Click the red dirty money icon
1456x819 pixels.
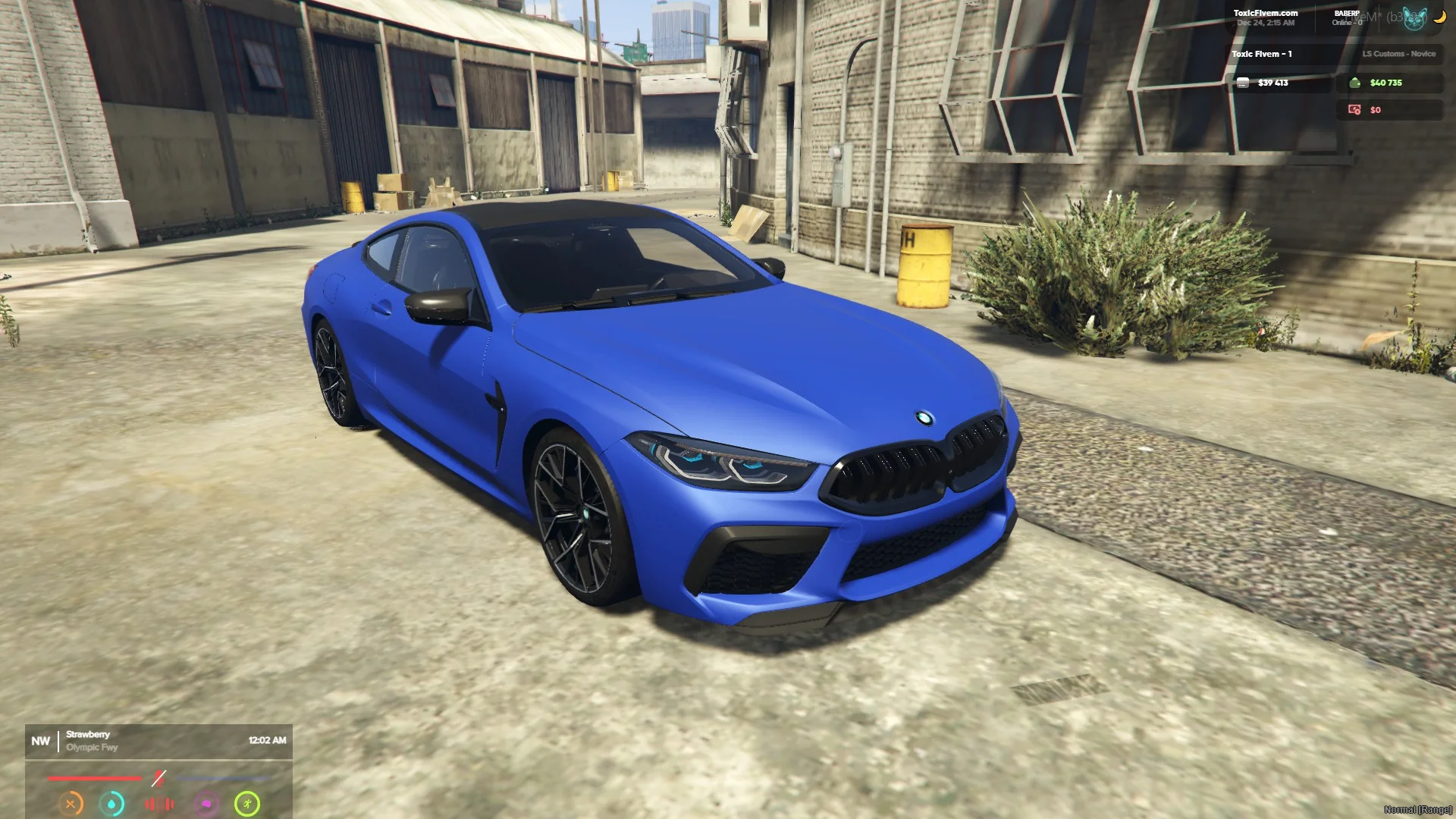tap(1354, 110)
